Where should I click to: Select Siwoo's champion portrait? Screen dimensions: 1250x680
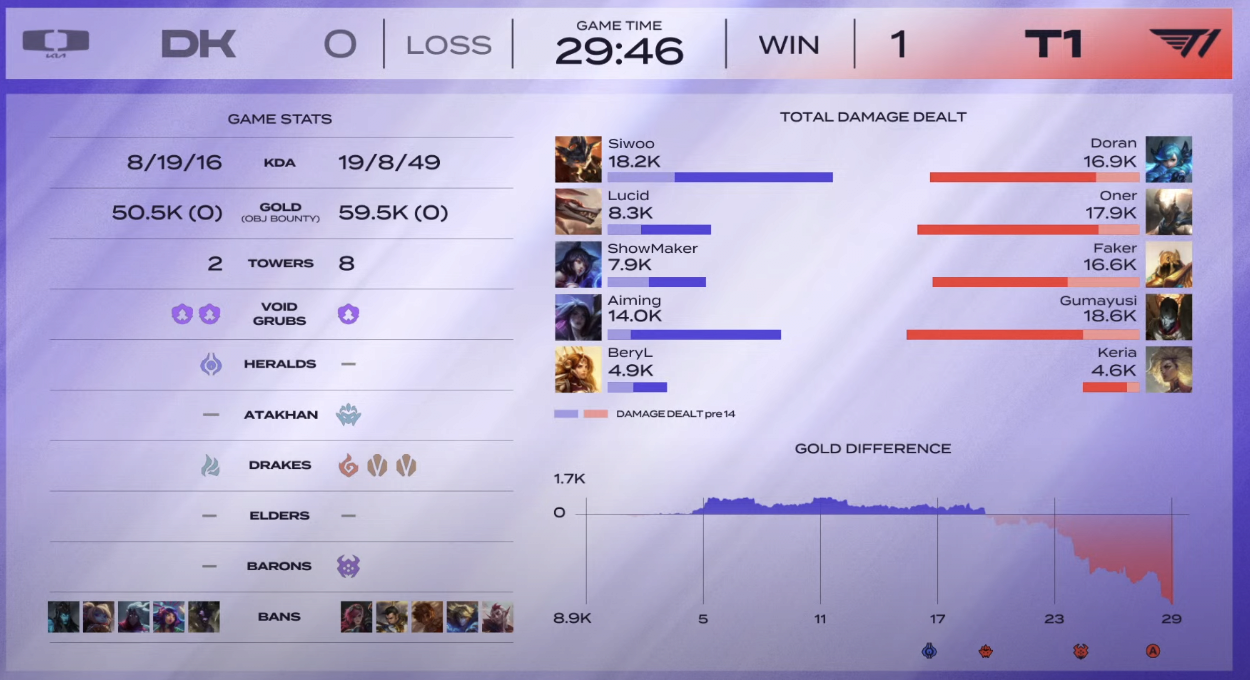click(578, 159)
